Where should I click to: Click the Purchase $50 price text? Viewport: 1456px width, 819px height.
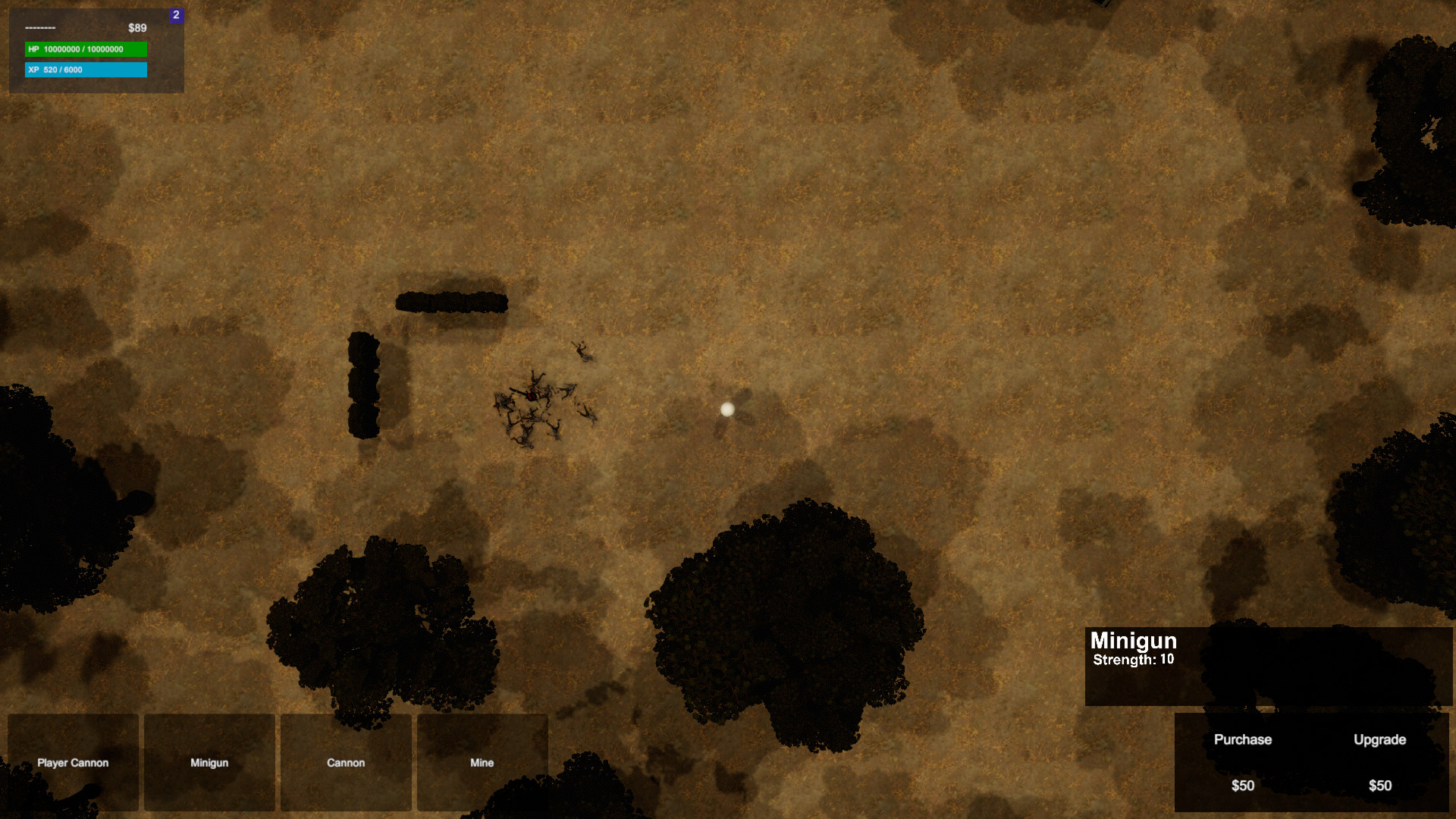pos(1243,786)
